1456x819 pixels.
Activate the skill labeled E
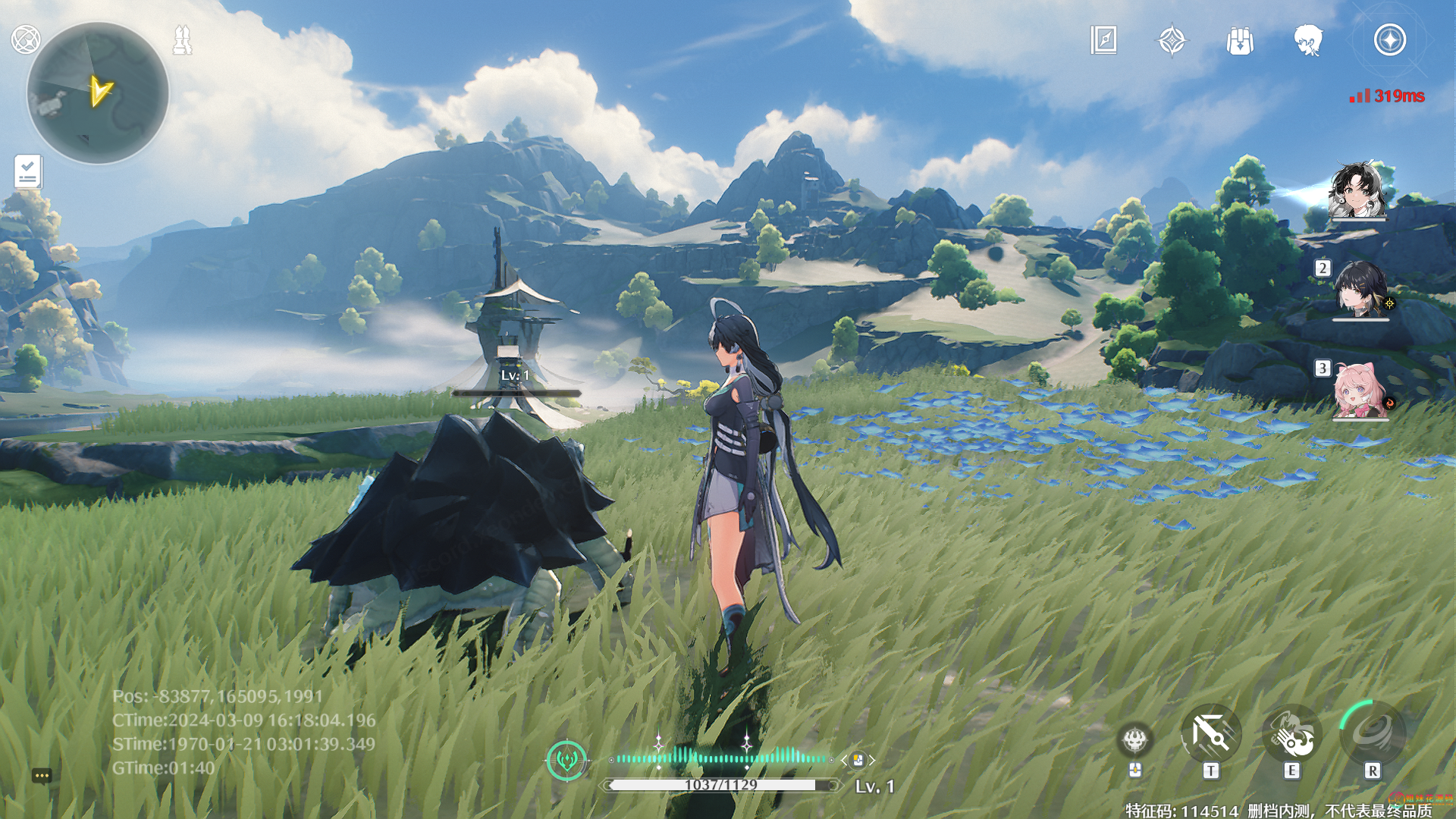pyautogui.click(x=1291, y=735)
